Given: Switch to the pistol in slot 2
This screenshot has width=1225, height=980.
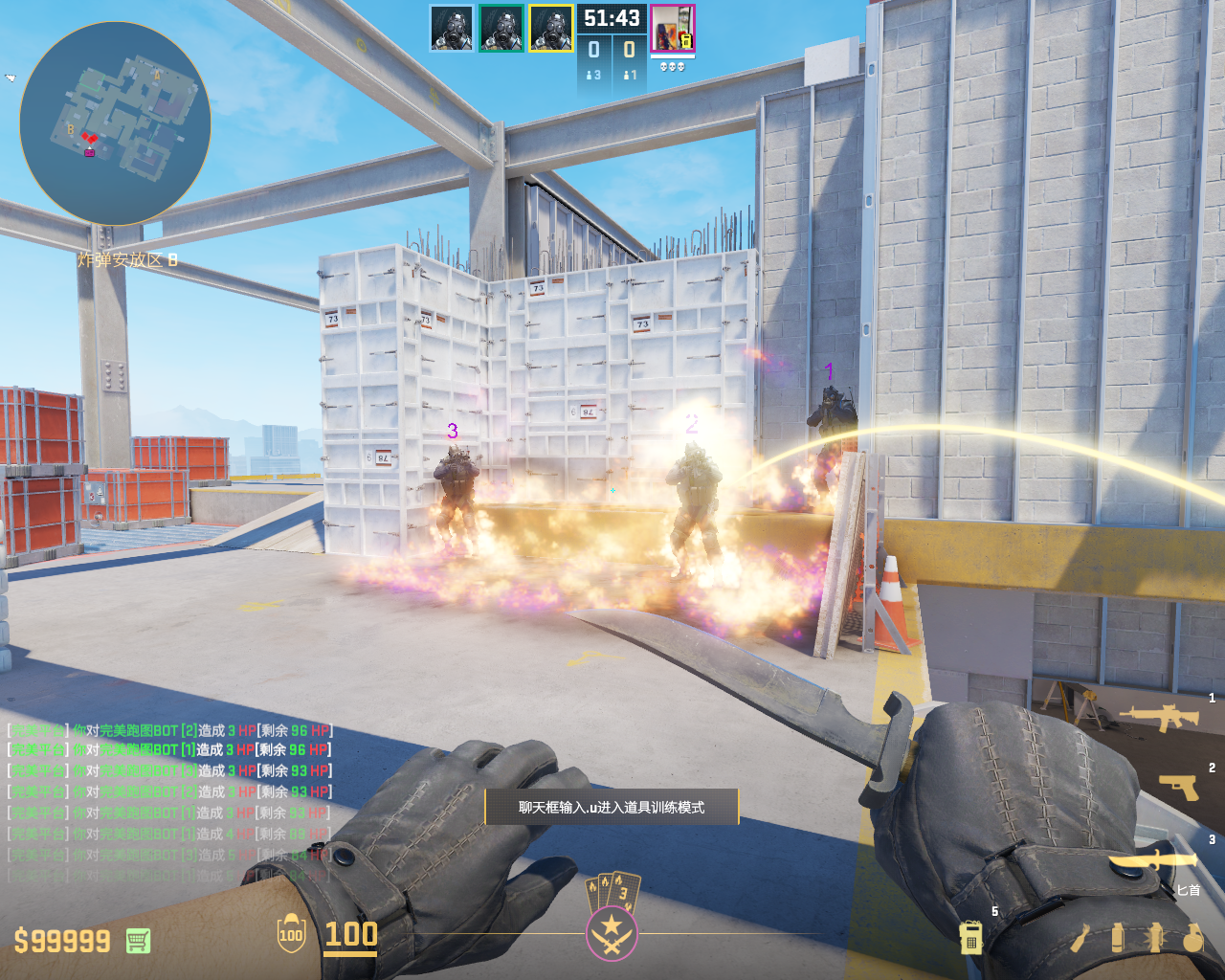Looking at the screenshot, I should [1178, 787].
